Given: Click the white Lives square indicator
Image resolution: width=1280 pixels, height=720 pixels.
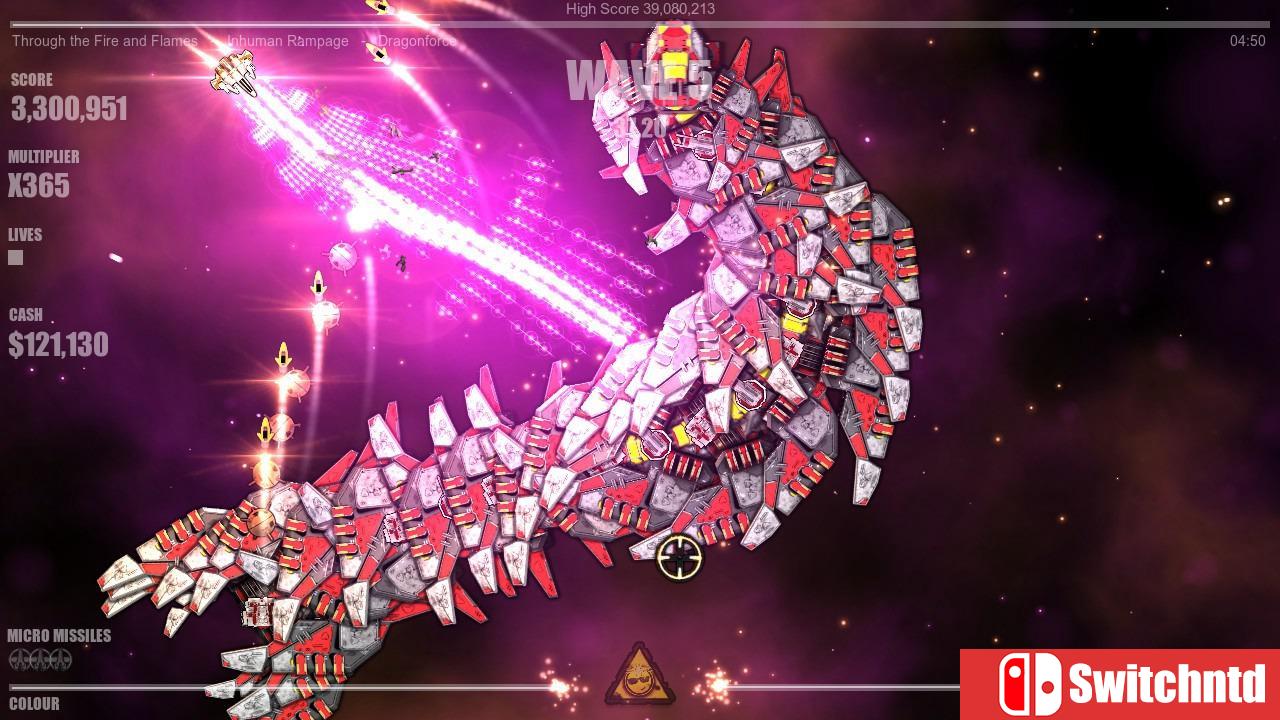Looking at the screenshot, I should click(x=15, y=257).
